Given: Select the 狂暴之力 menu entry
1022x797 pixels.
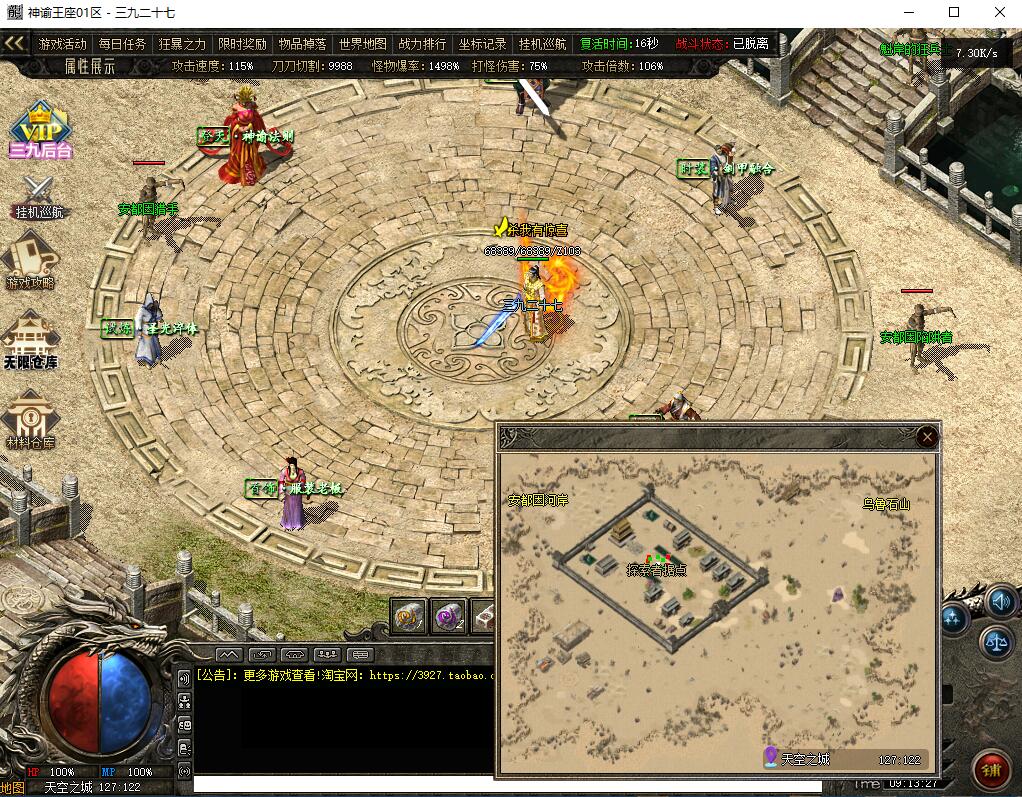Looking at the screenshot, I should [182, 44].
